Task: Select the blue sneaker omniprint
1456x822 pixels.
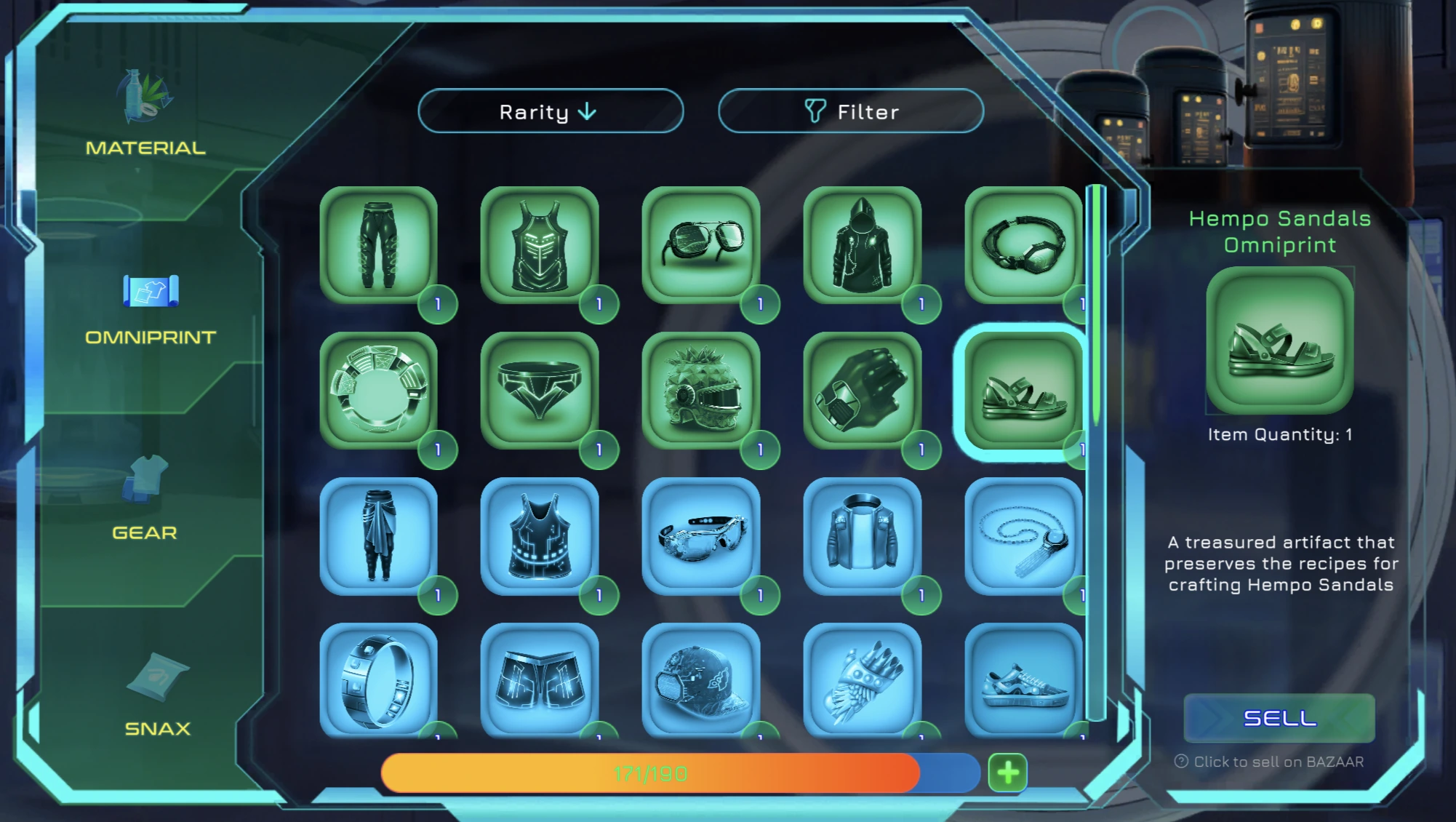Action: coord(1023,680)
